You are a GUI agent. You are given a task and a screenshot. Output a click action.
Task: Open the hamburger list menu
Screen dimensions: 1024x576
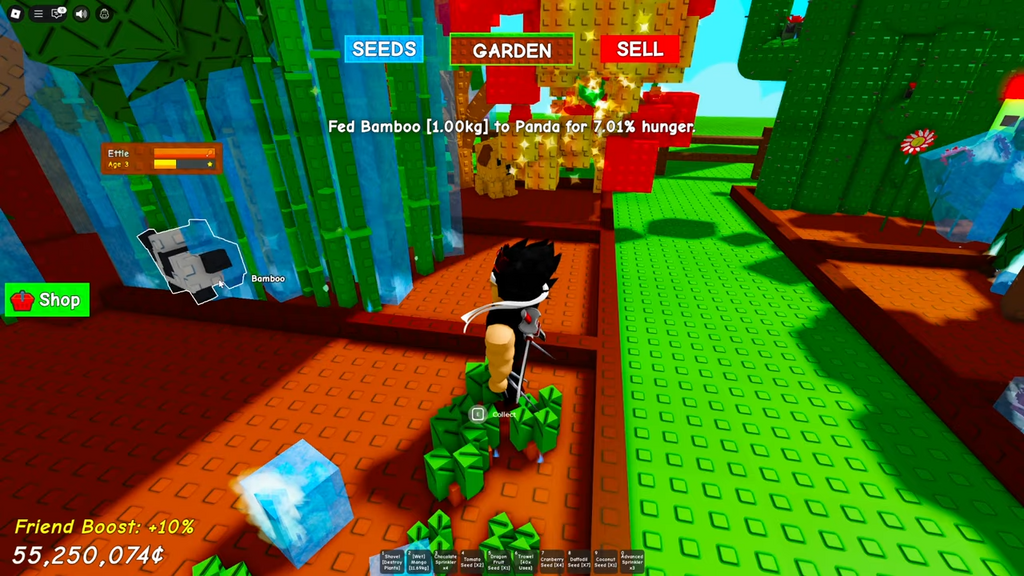pos(38,14)
